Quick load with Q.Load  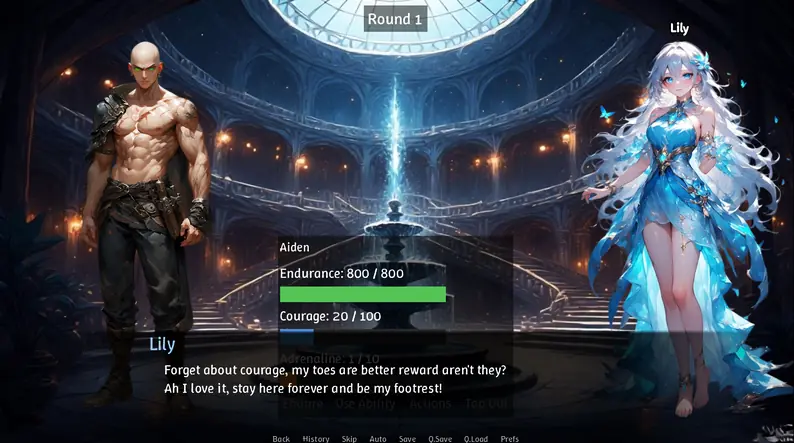(x=475, y=438)
